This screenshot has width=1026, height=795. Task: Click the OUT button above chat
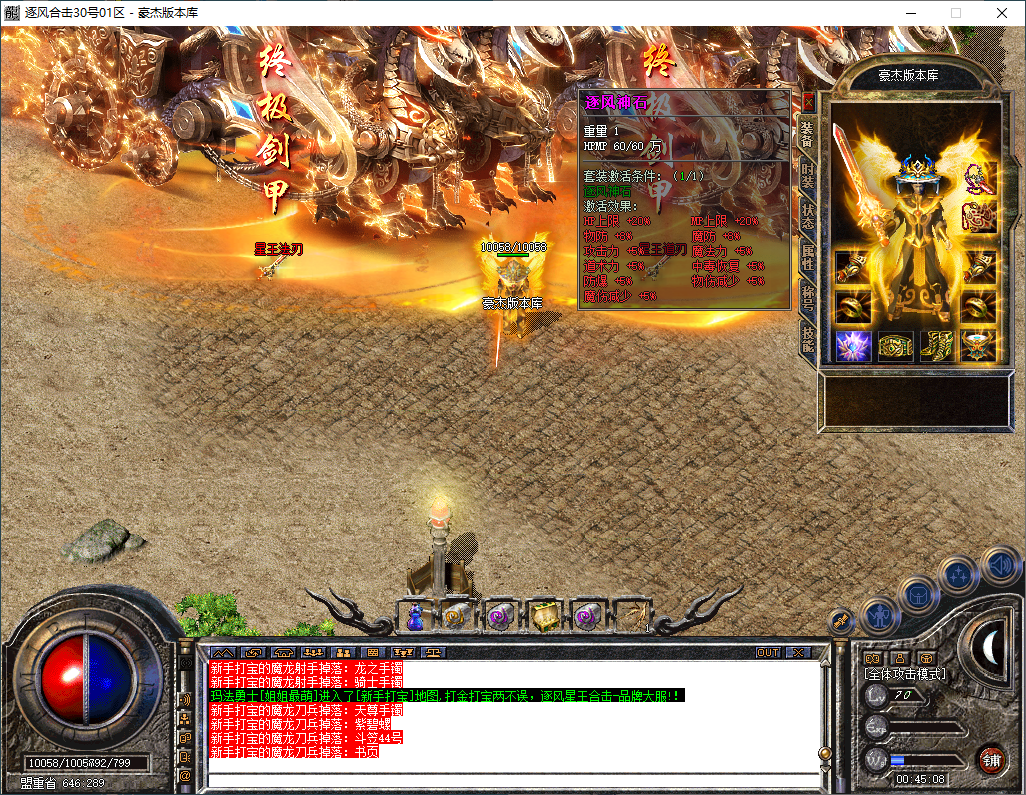tap(767, 652)
